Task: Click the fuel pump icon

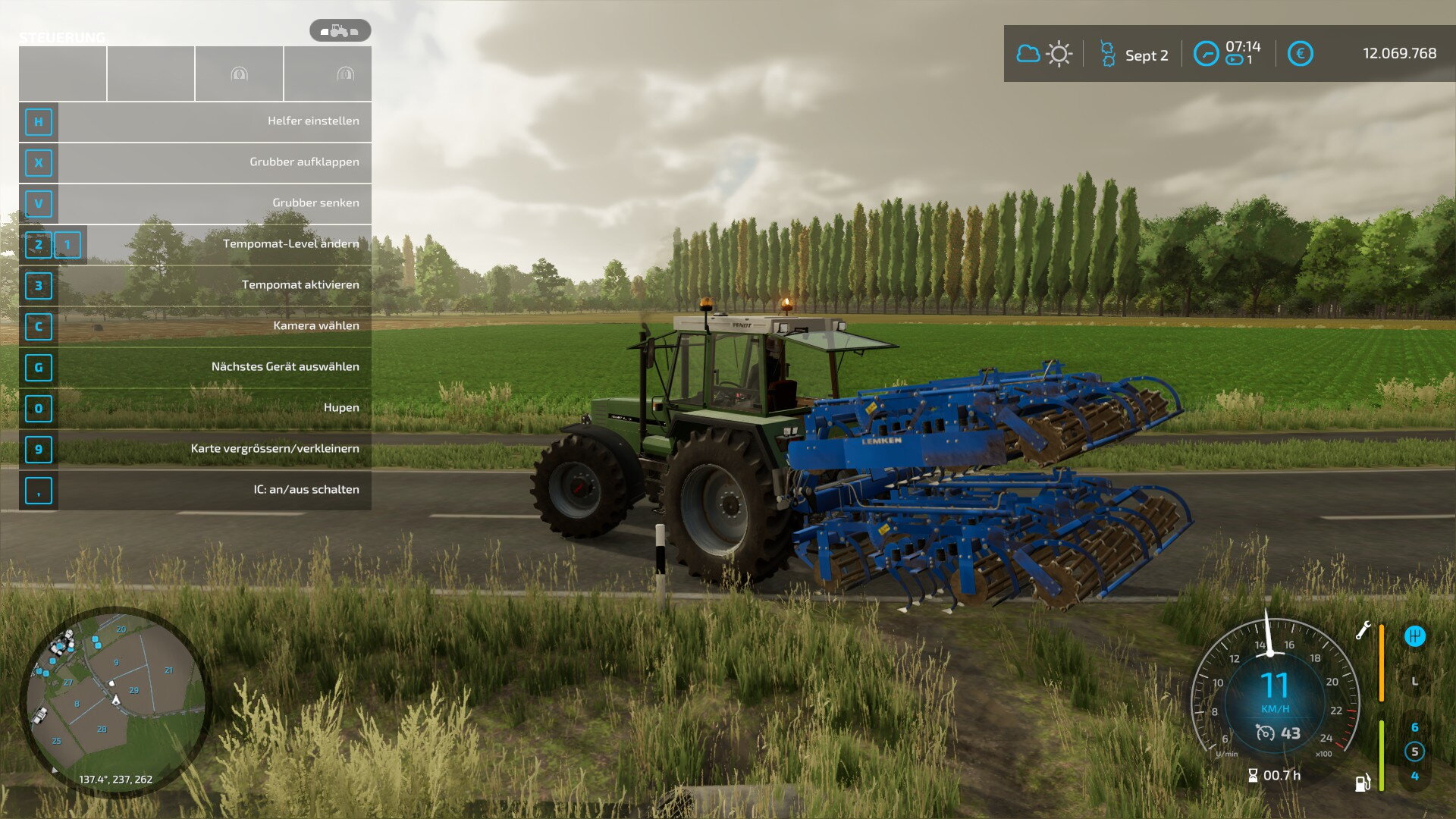Action: coord(1363,783)
